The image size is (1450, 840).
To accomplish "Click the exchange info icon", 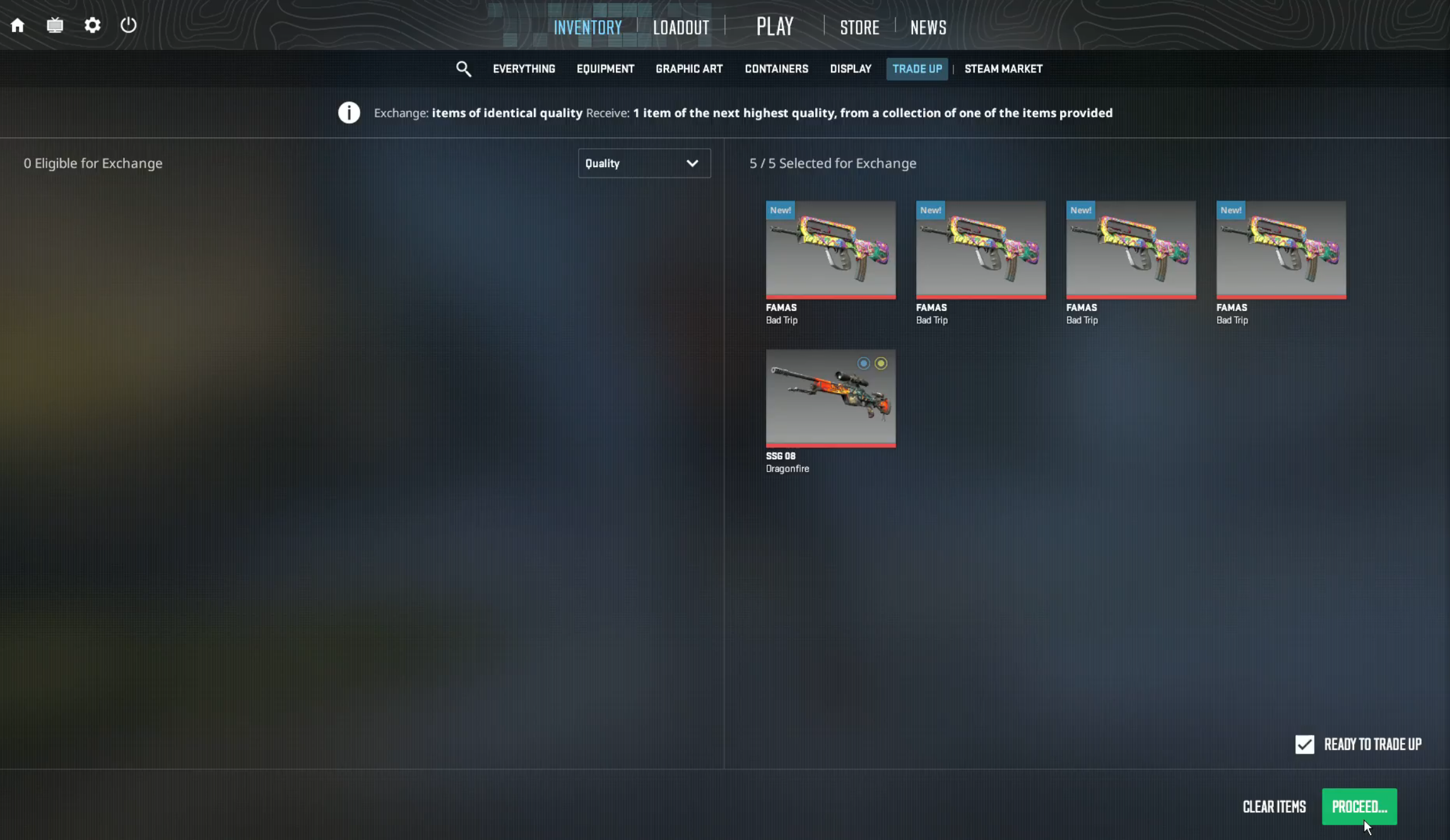I will (x=348, y=112).
